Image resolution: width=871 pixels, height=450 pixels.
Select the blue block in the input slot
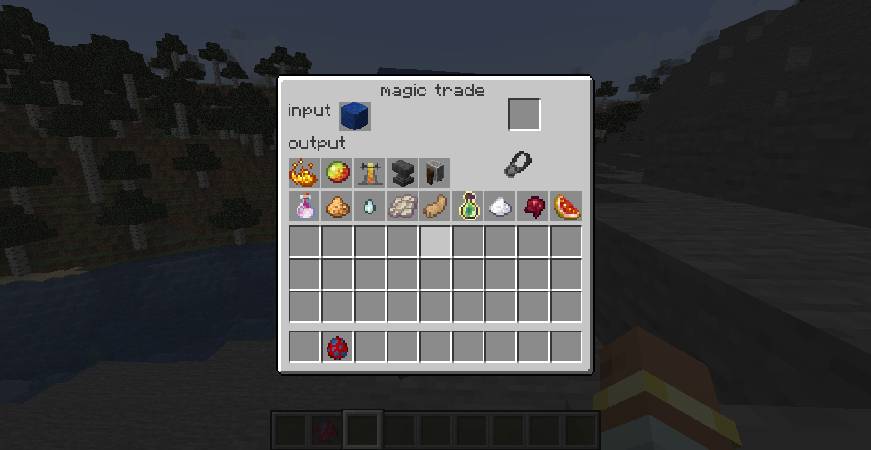point(354,116)
